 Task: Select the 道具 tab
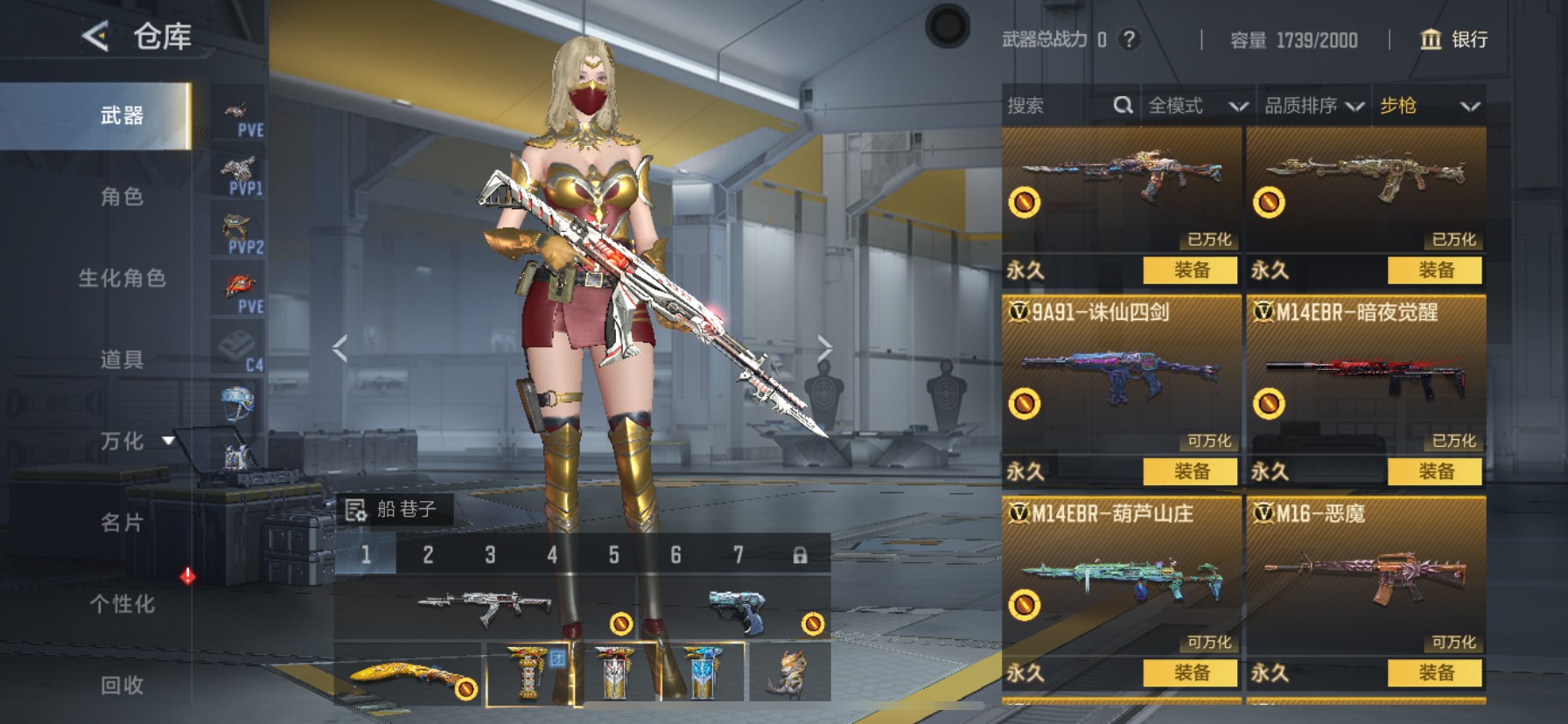coord(122,359)
